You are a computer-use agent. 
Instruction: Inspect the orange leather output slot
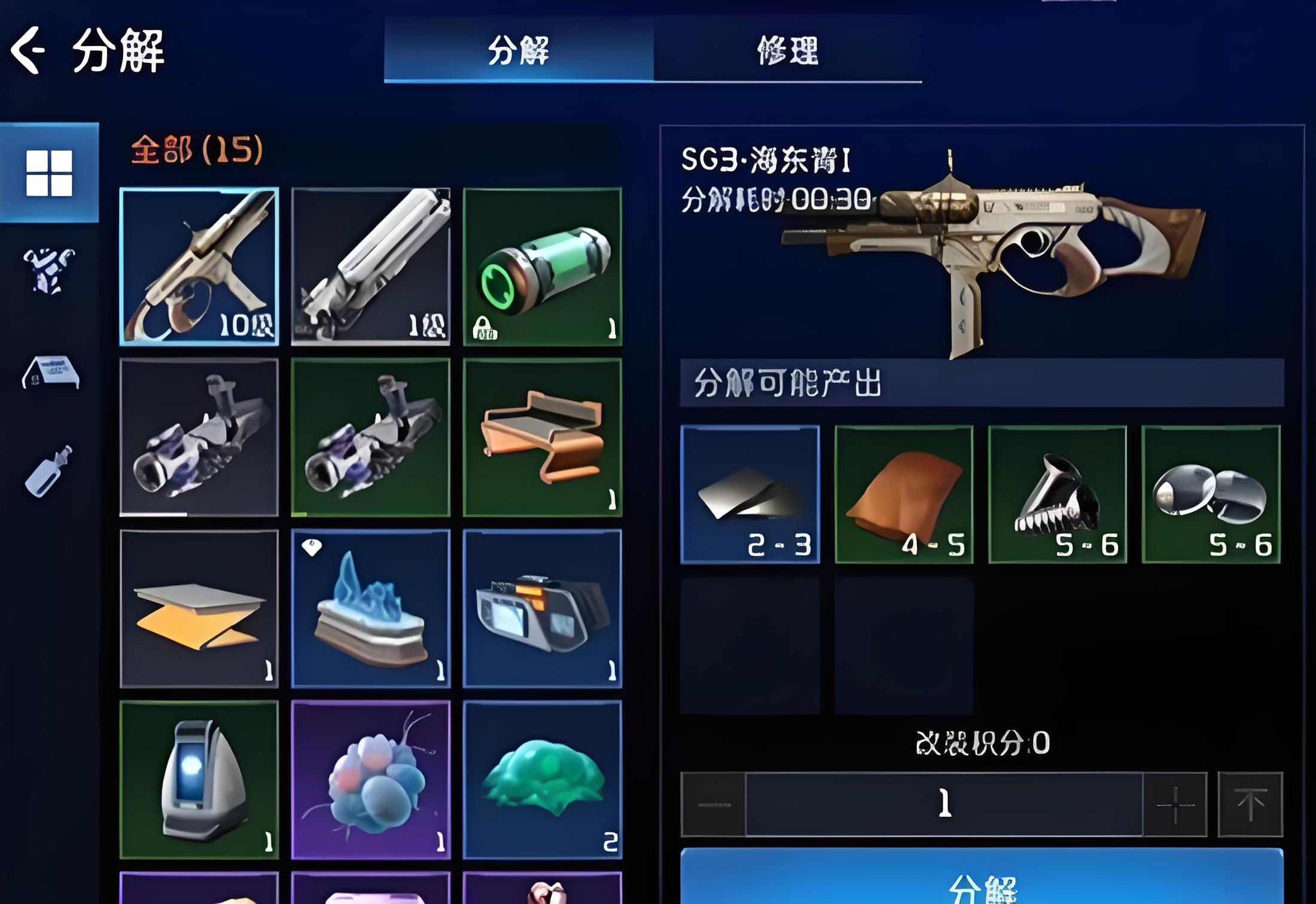coord(904,494)
